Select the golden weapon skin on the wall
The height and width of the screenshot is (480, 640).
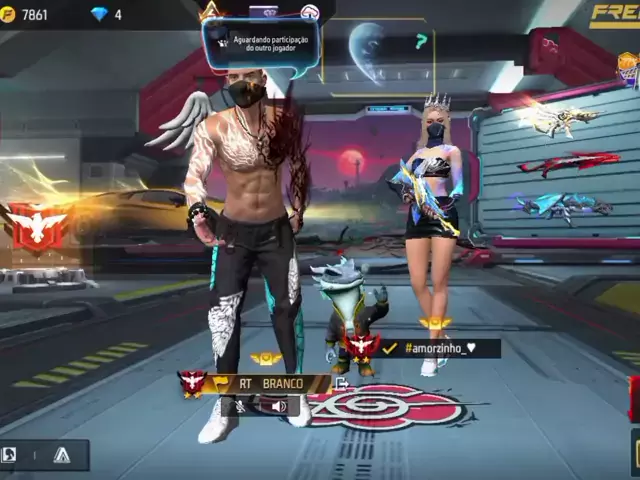tap(559, 119)
